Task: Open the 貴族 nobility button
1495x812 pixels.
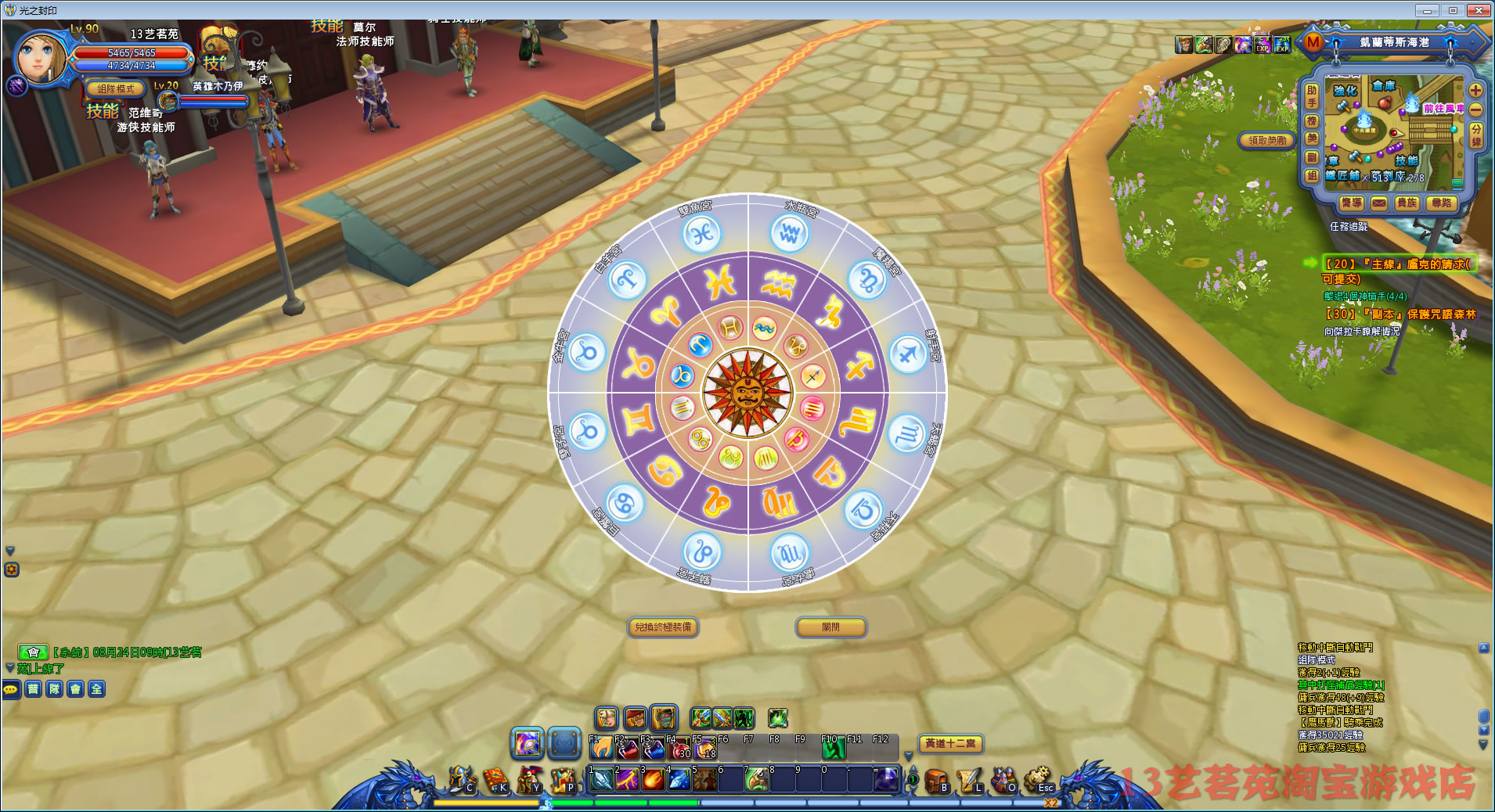Action: 1407,203
